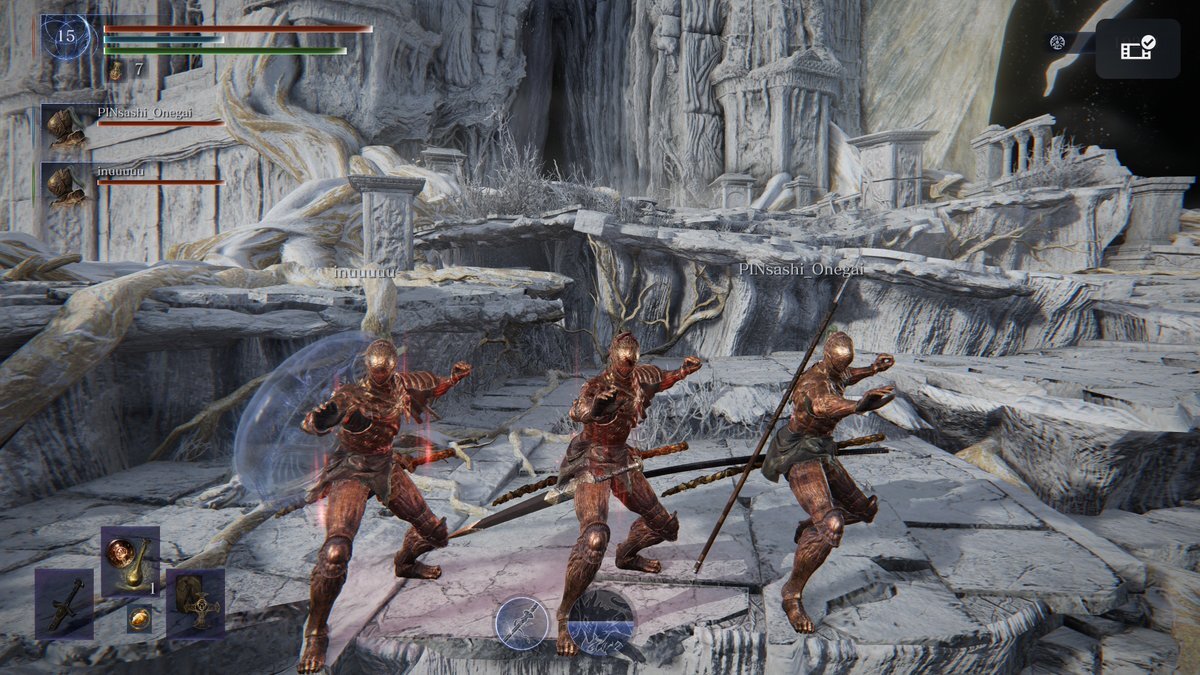Open the video clip saved notification
Screen dimensions: 1200x675
point(1137,48)
